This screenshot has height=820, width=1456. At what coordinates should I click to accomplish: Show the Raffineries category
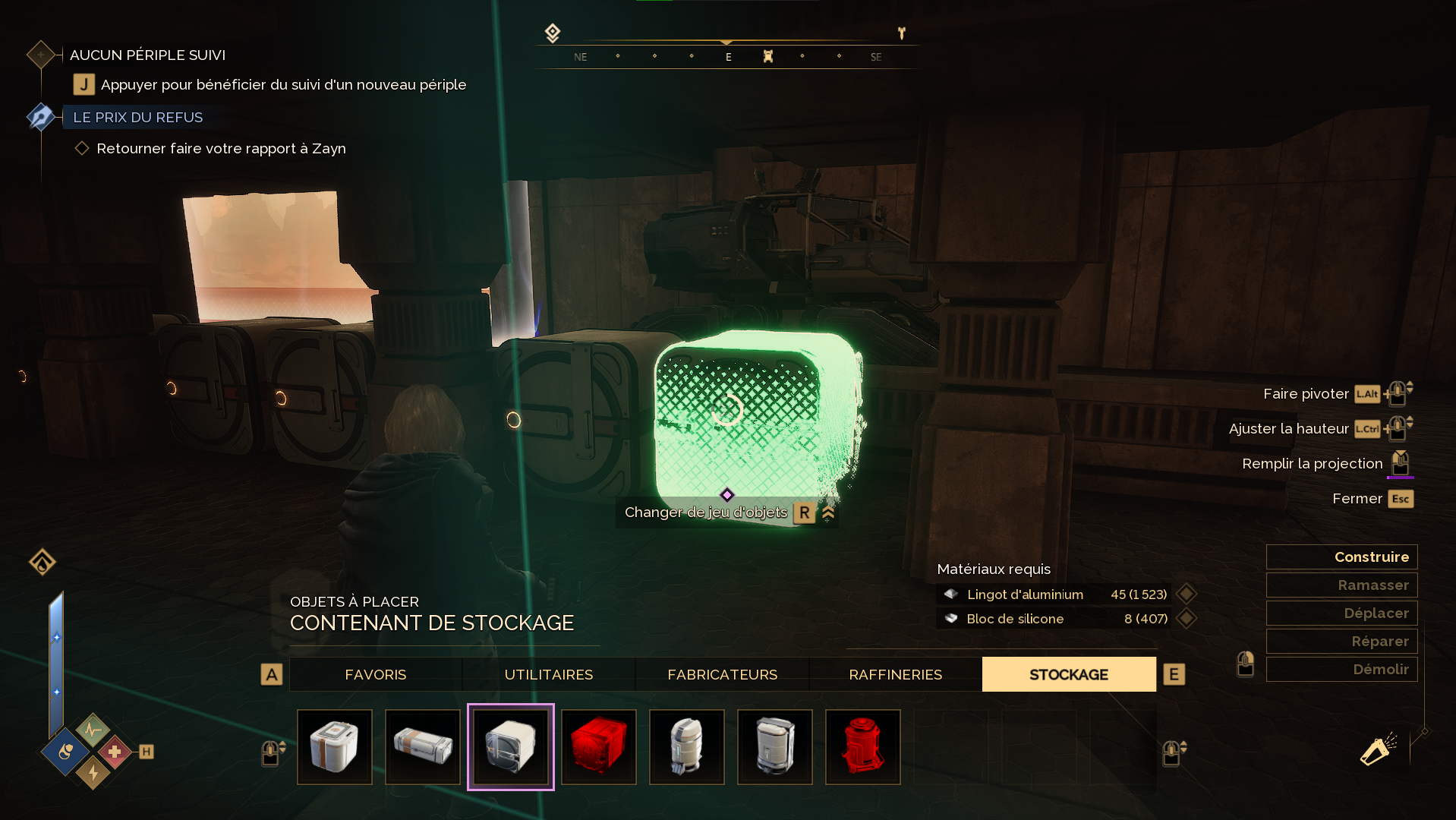tap(895, 674)
